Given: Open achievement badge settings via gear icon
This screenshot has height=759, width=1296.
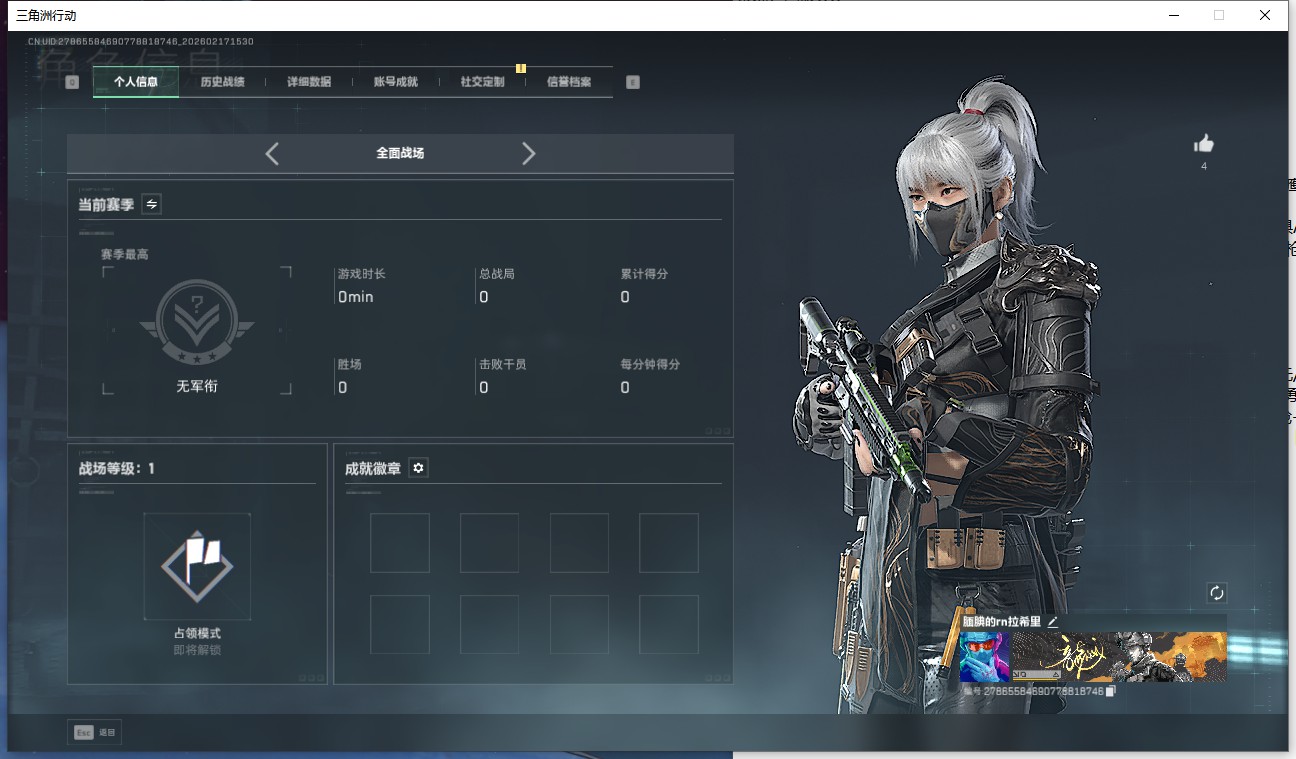Looking at the screenshot, I should 418,467.
